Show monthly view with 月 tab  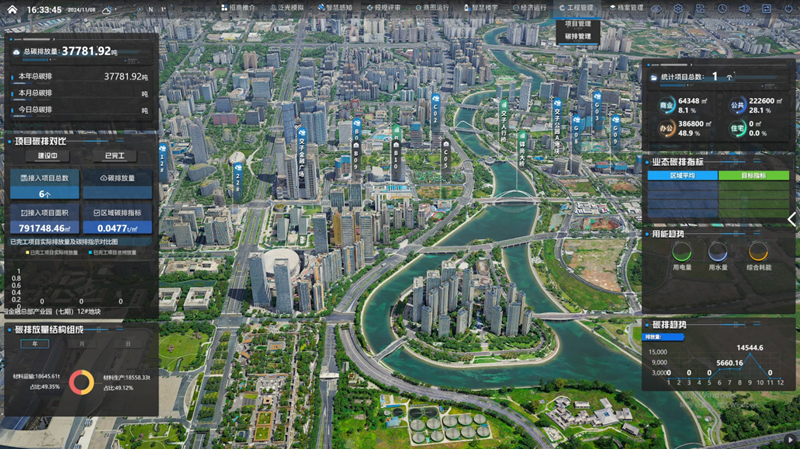(x=82, y=343)
